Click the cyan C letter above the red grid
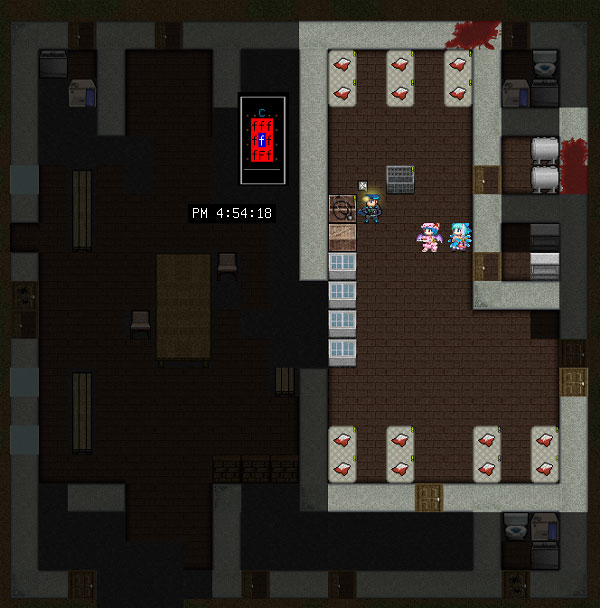 tap(262, 112)
